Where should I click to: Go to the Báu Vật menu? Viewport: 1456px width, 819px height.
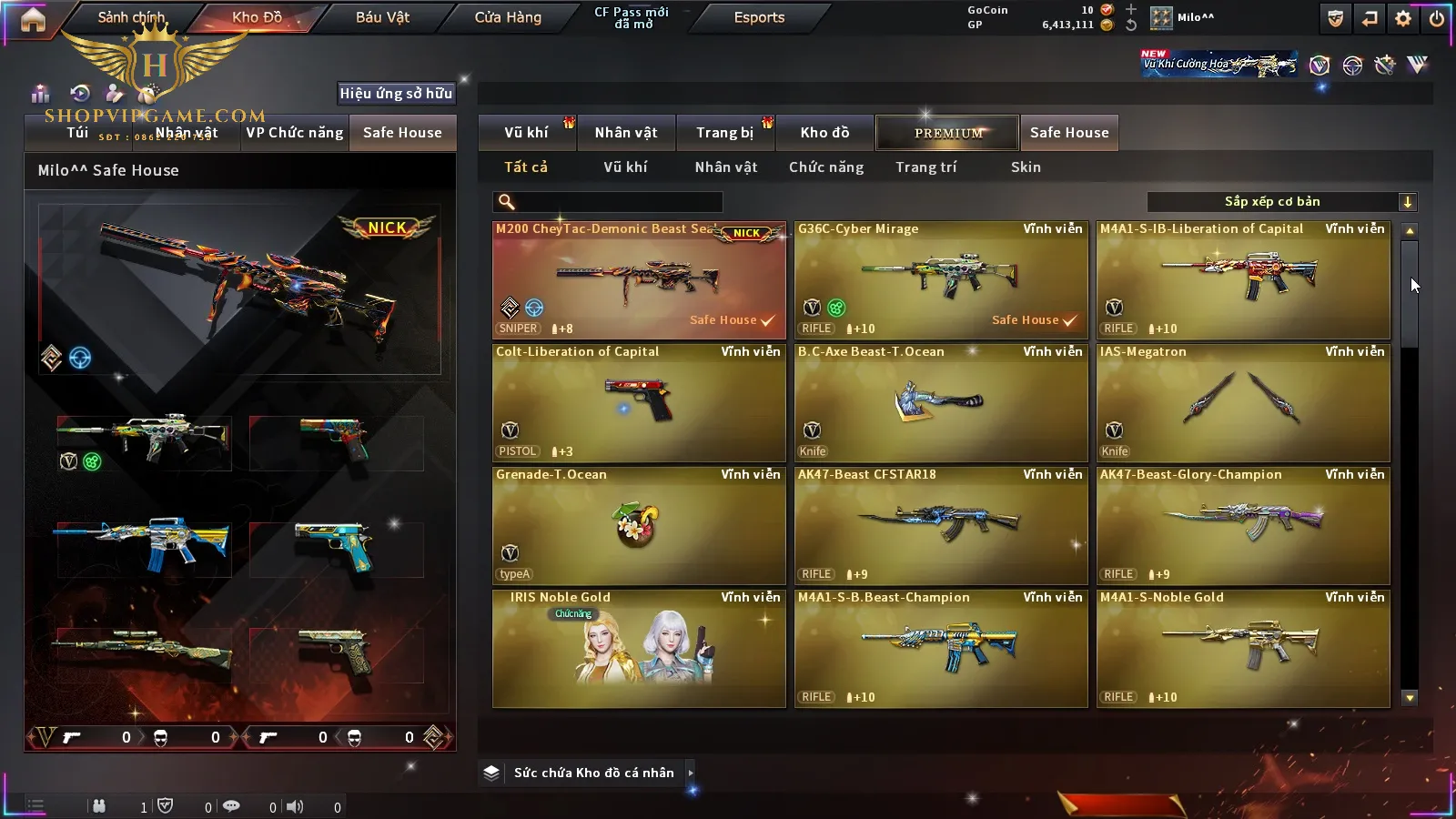382,17
